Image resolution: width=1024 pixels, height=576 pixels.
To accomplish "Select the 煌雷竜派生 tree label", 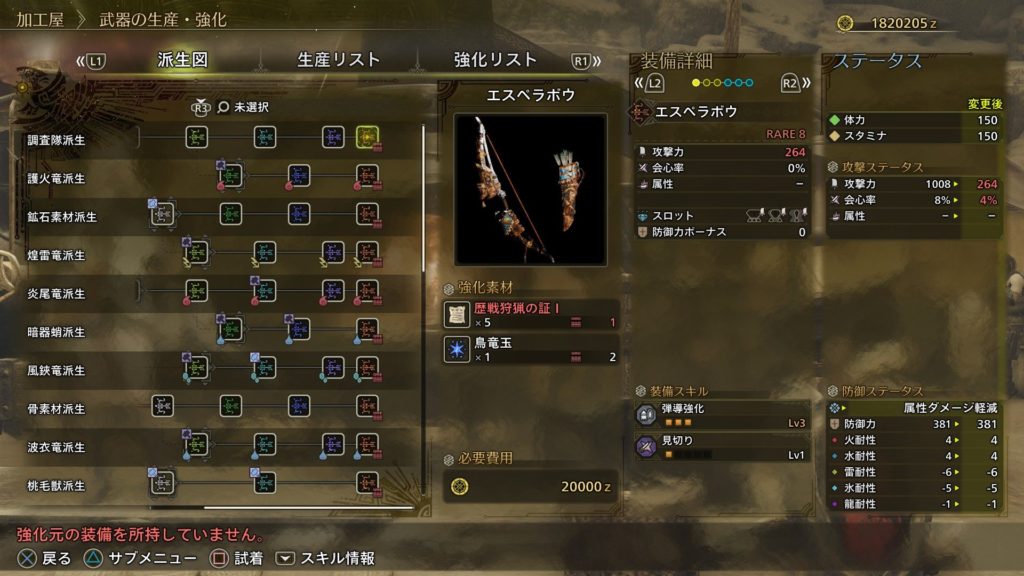I will pyautogui.click(x=57, y=255).
